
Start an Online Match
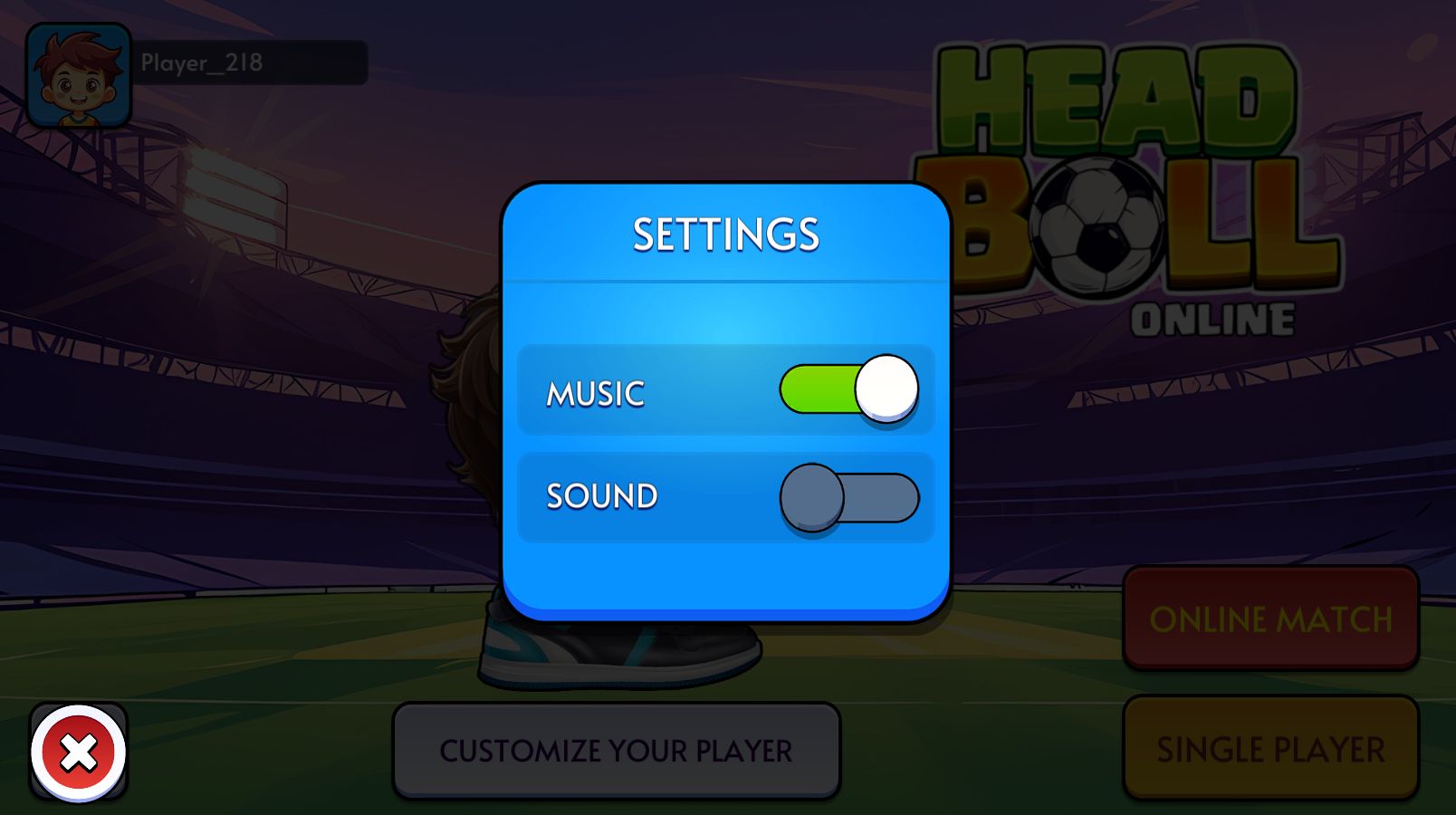click(x=1270, y=619)
